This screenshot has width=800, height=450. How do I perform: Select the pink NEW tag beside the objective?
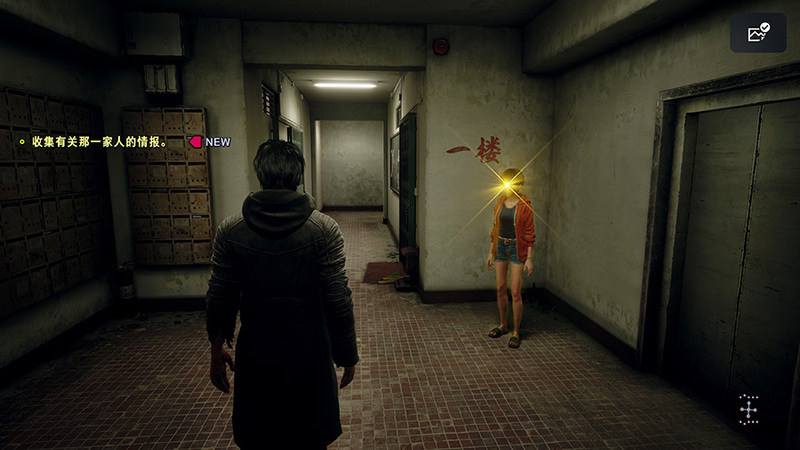[x=210, y=142]
